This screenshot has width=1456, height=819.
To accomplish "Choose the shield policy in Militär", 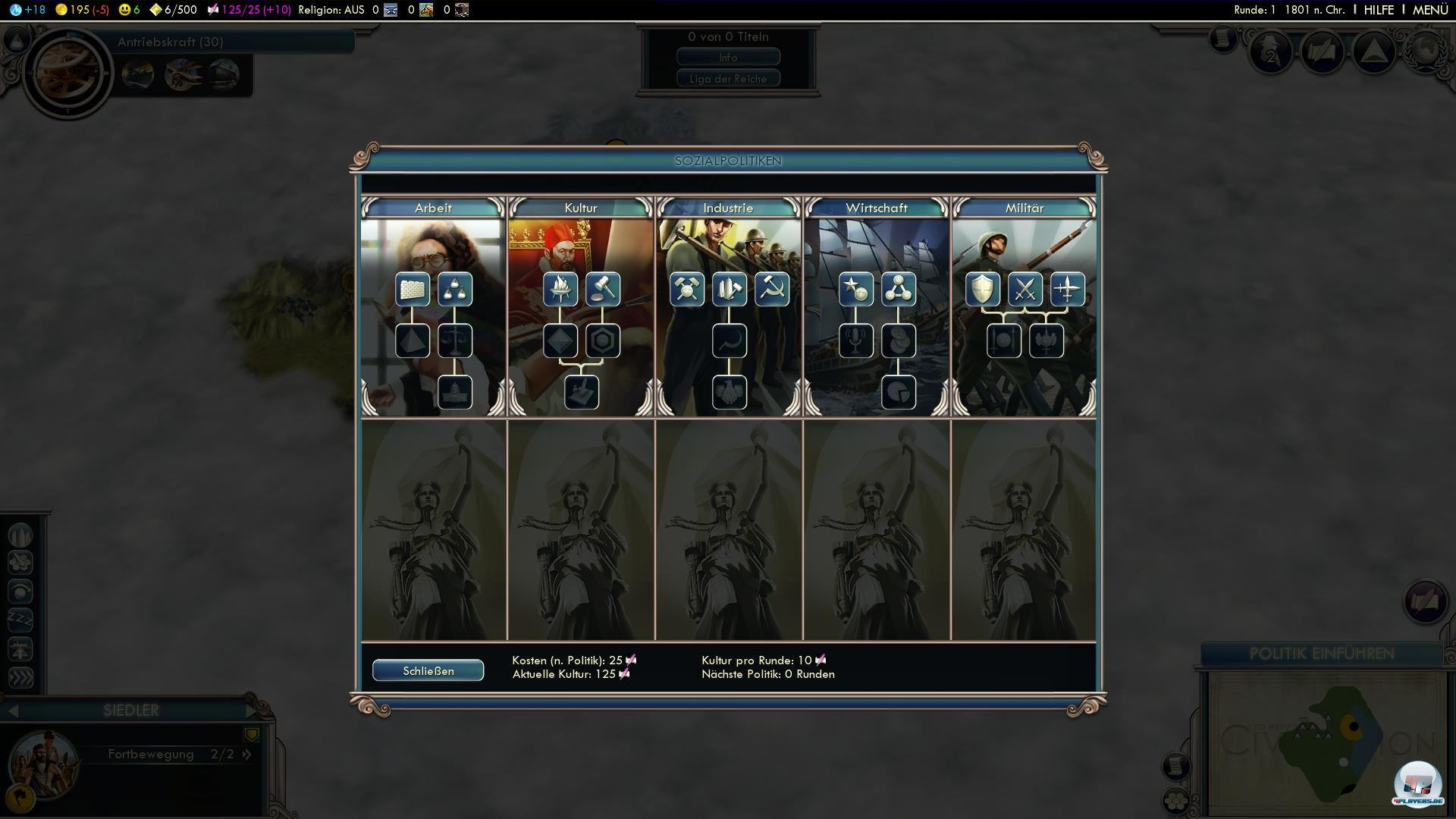I will pos(983,290).
